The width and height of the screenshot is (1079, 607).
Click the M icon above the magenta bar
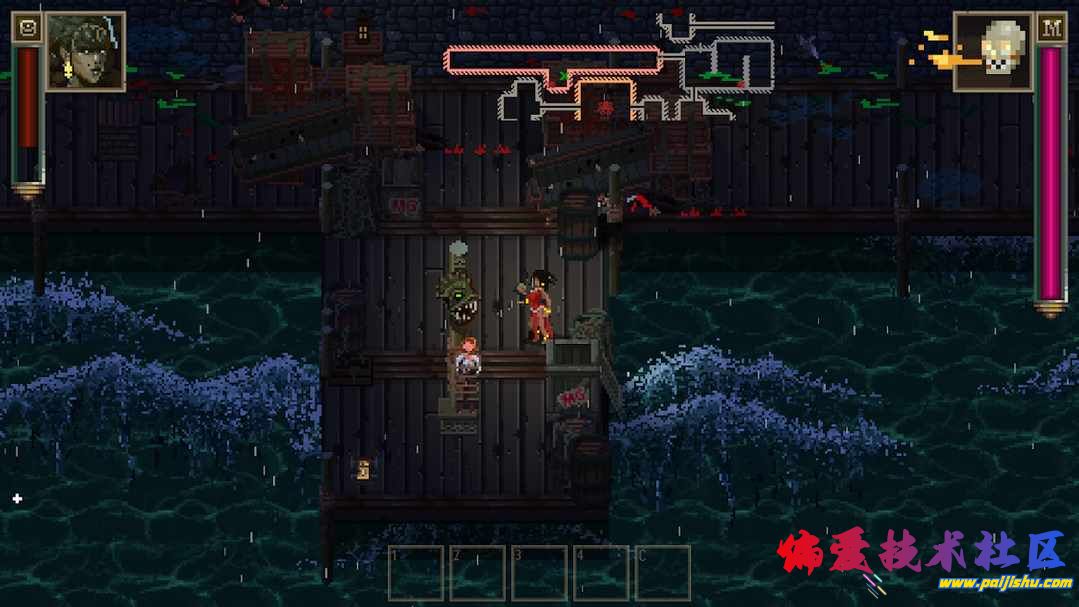coord(1051,28)
